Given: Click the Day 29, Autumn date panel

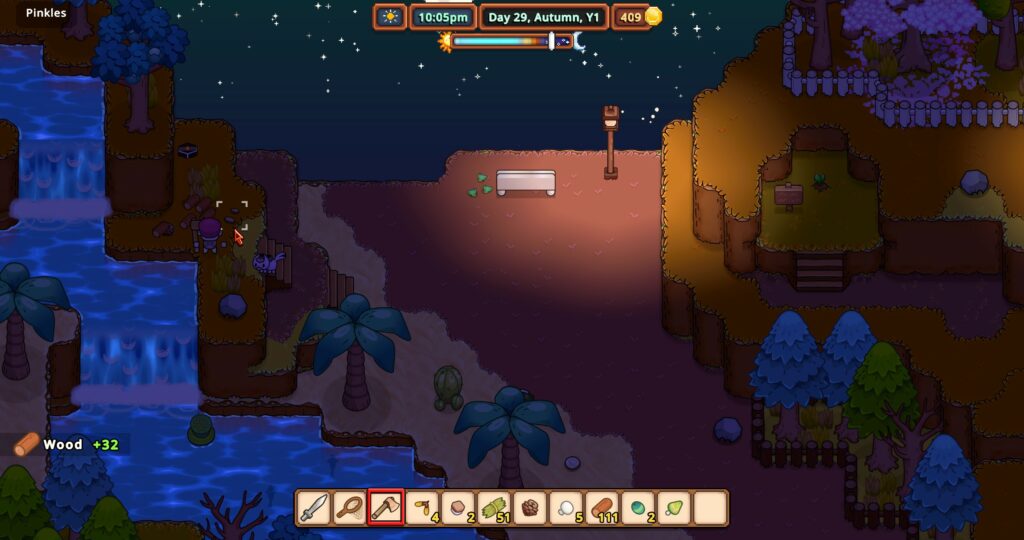Looking at the screenshot, I should (x=543, y=17).
